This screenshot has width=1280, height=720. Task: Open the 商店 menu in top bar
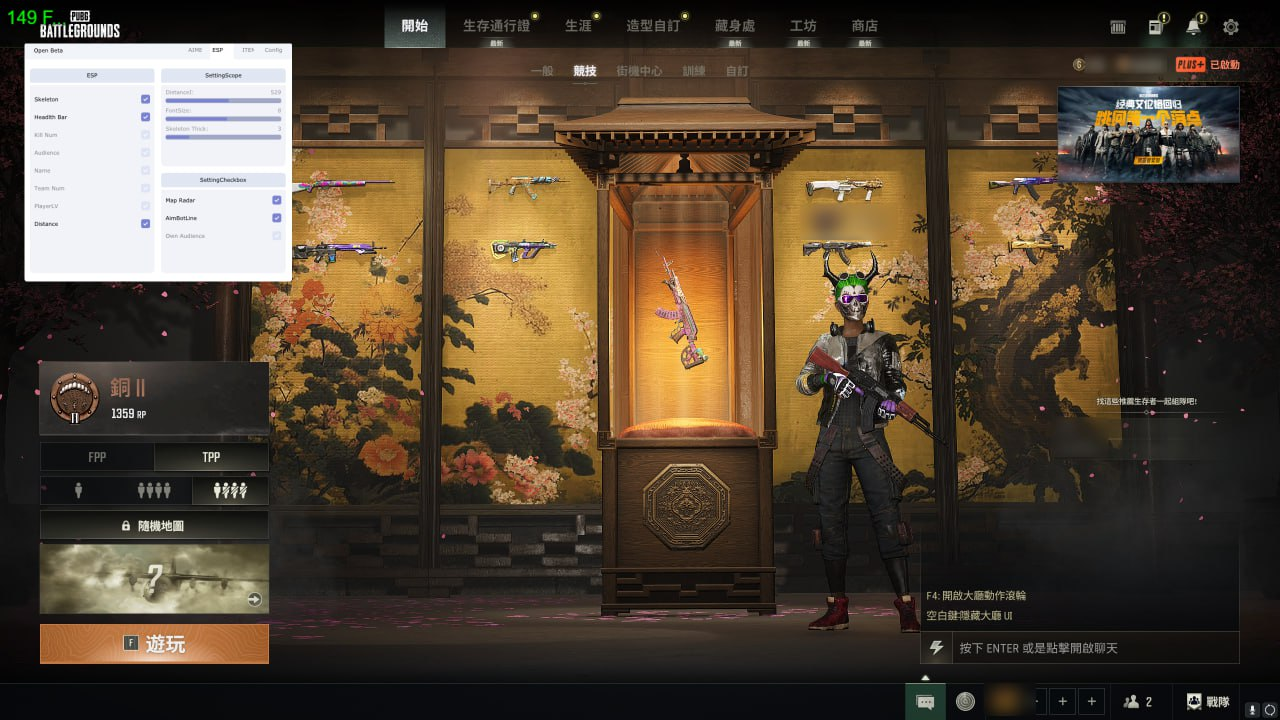[864, 27]
